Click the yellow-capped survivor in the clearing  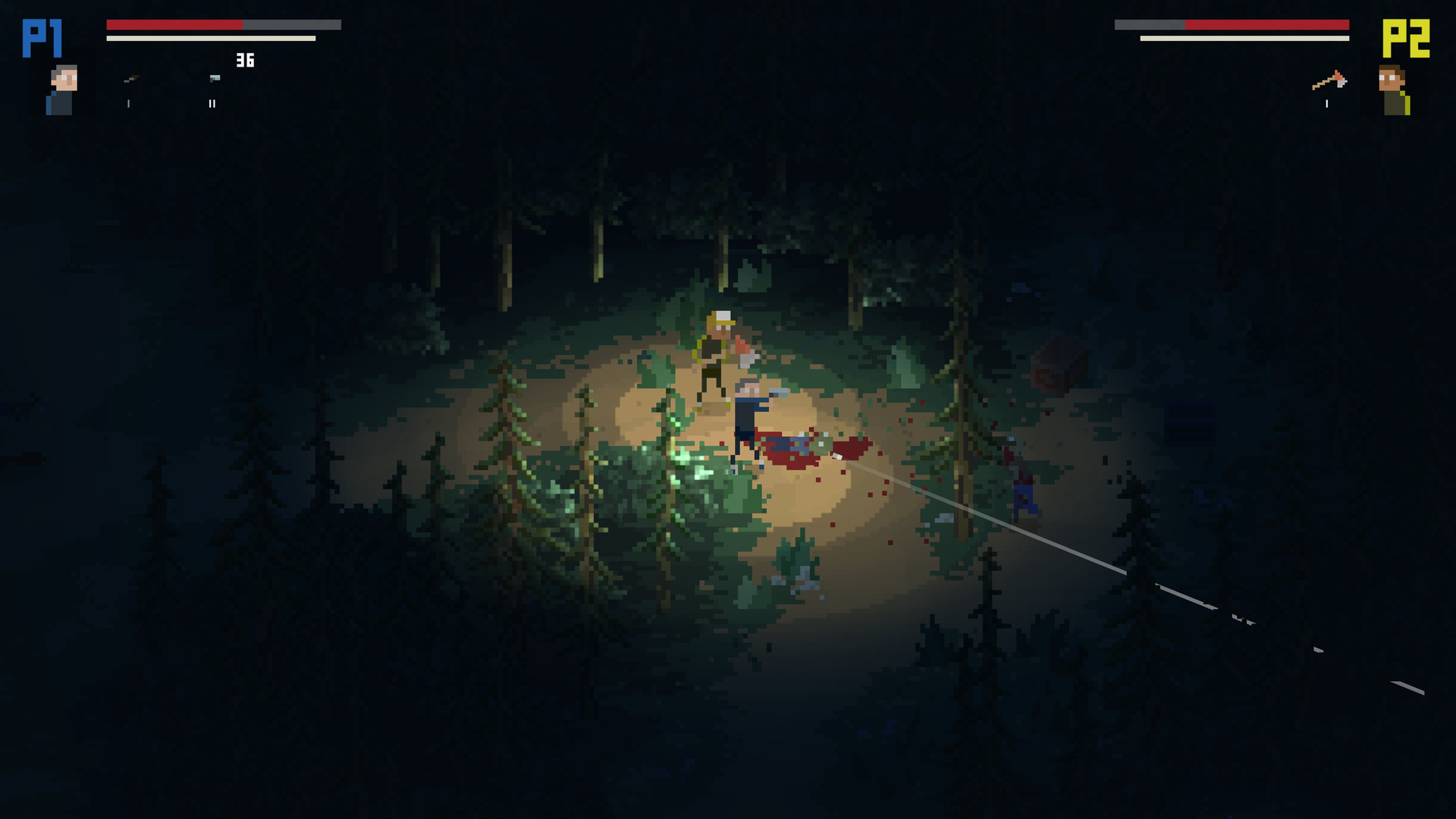[x=717, y=349]
